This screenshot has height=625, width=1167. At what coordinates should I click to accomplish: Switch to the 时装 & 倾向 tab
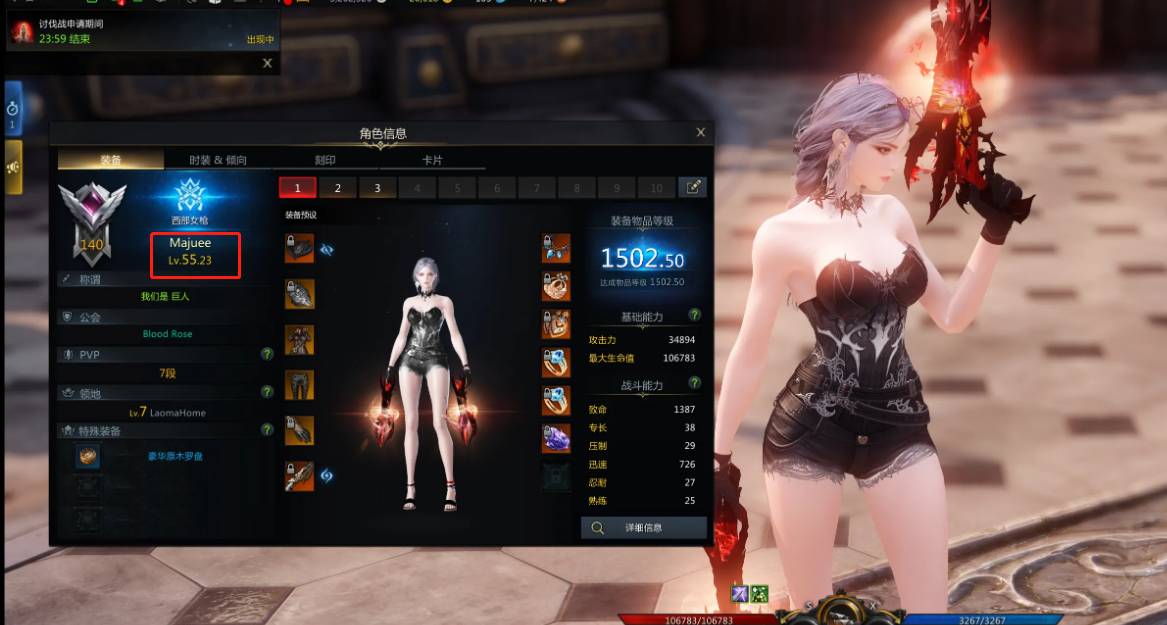click(218, 160)
